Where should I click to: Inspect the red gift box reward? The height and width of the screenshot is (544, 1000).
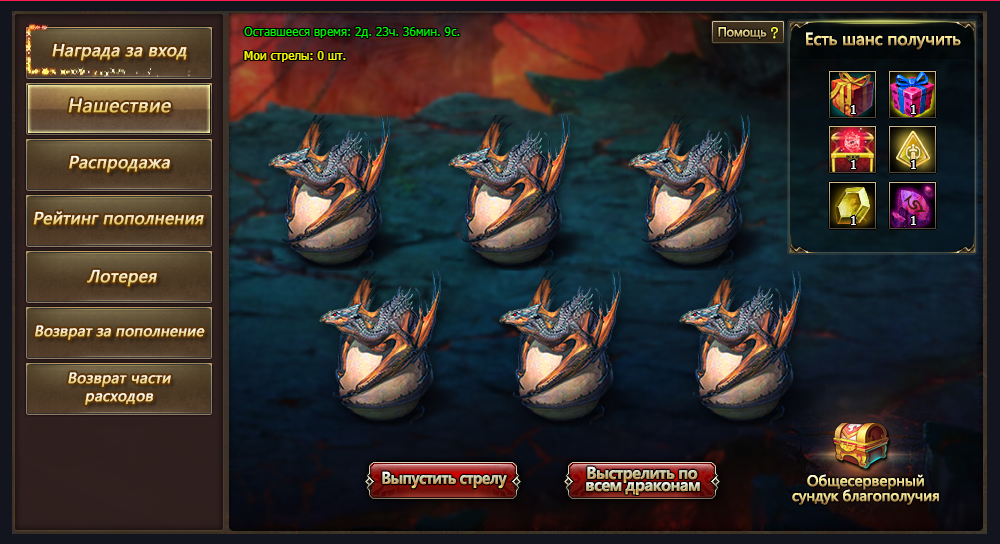(x=852, y=94)
